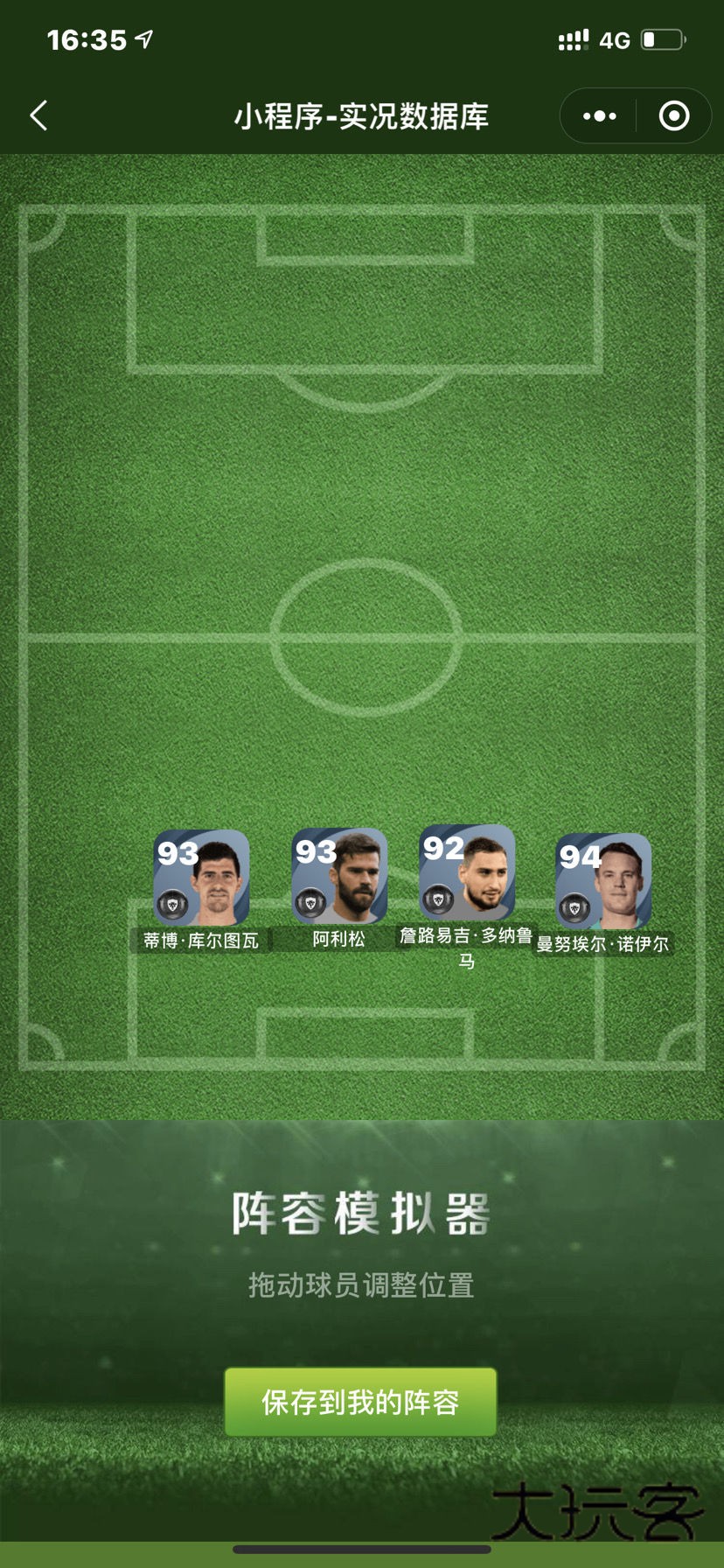724x1568 pixels.
Task: Close the mini program via circle button
Action: pyautogui.click(x=673, y=115)
